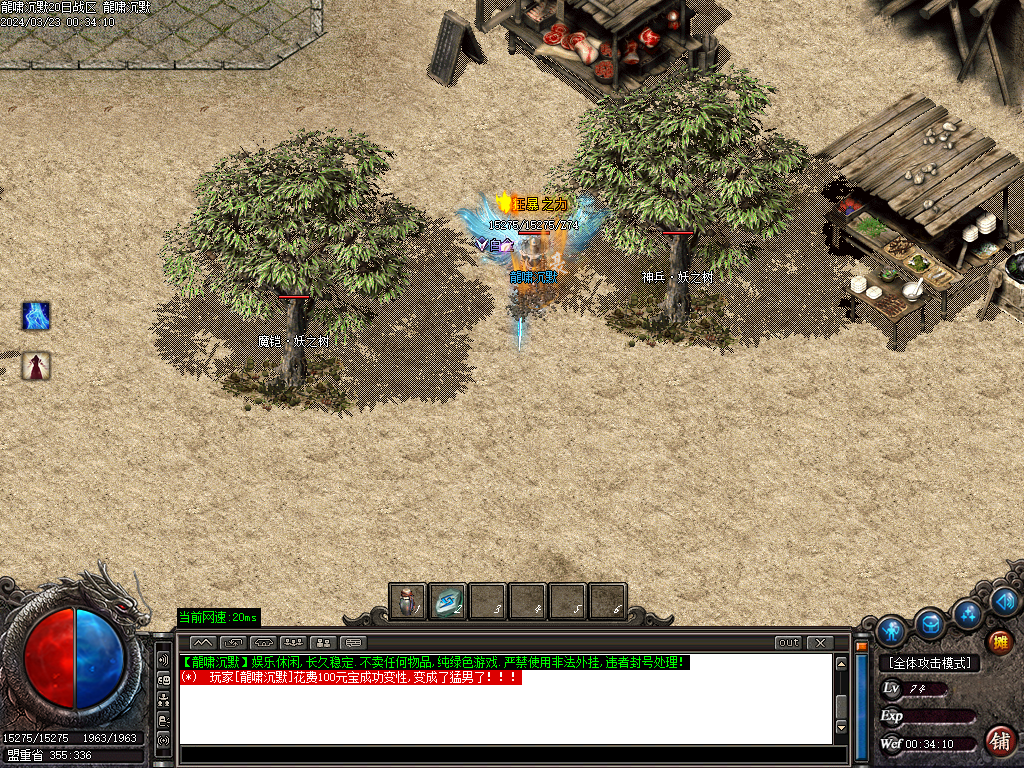
Task: Click the keyboard icon on the chat toolbar
Action: (354, 642)
